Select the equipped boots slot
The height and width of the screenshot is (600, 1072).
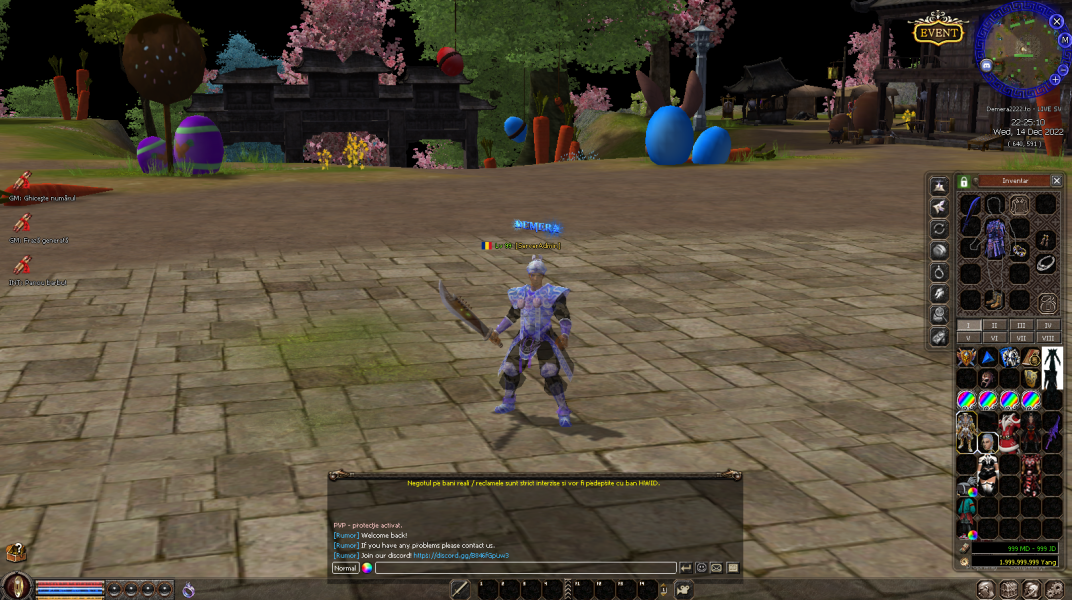pyautogui.click(x=994, y=299)
